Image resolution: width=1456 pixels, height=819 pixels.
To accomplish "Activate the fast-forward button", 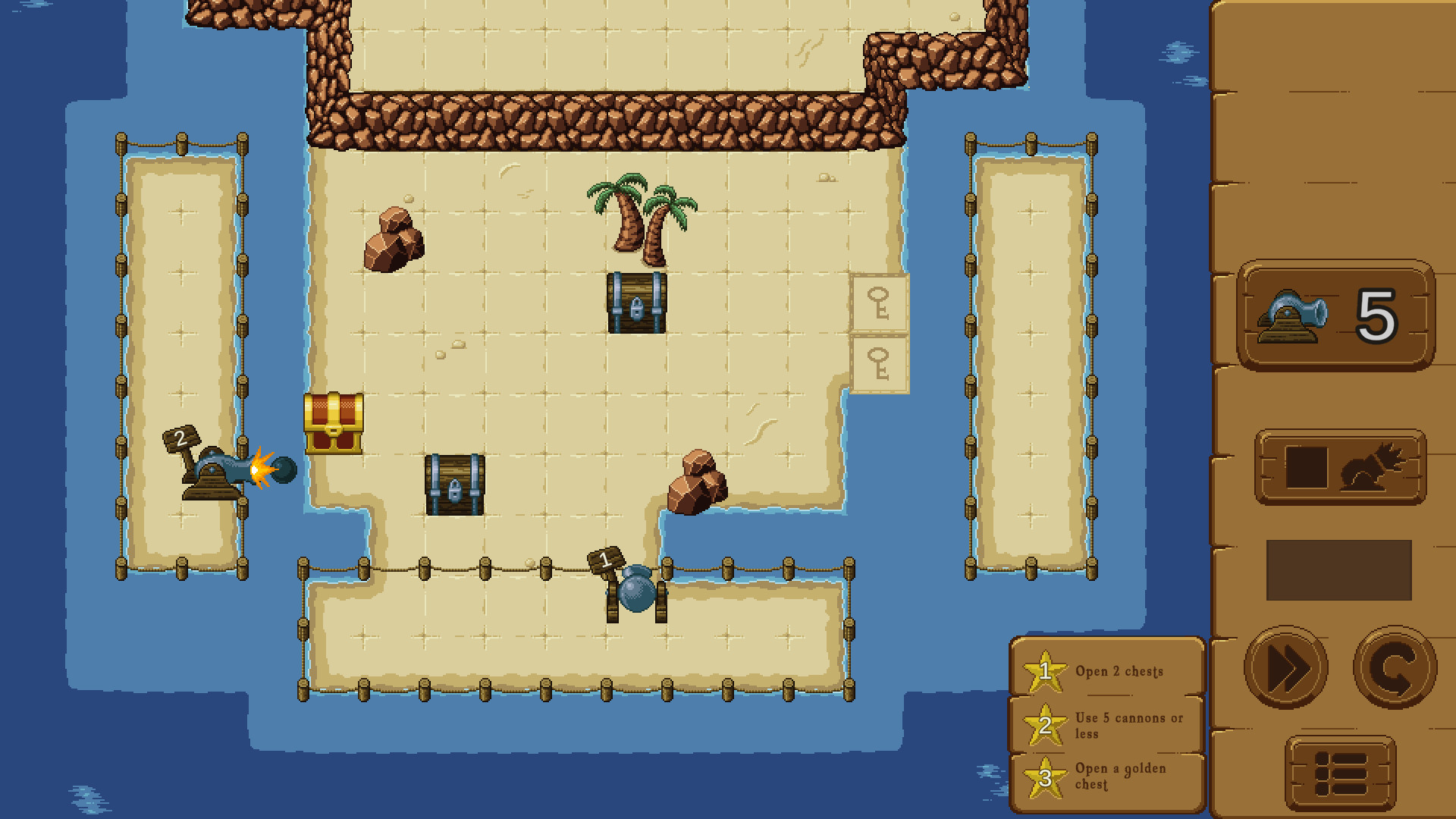I will pos(1289,668).
